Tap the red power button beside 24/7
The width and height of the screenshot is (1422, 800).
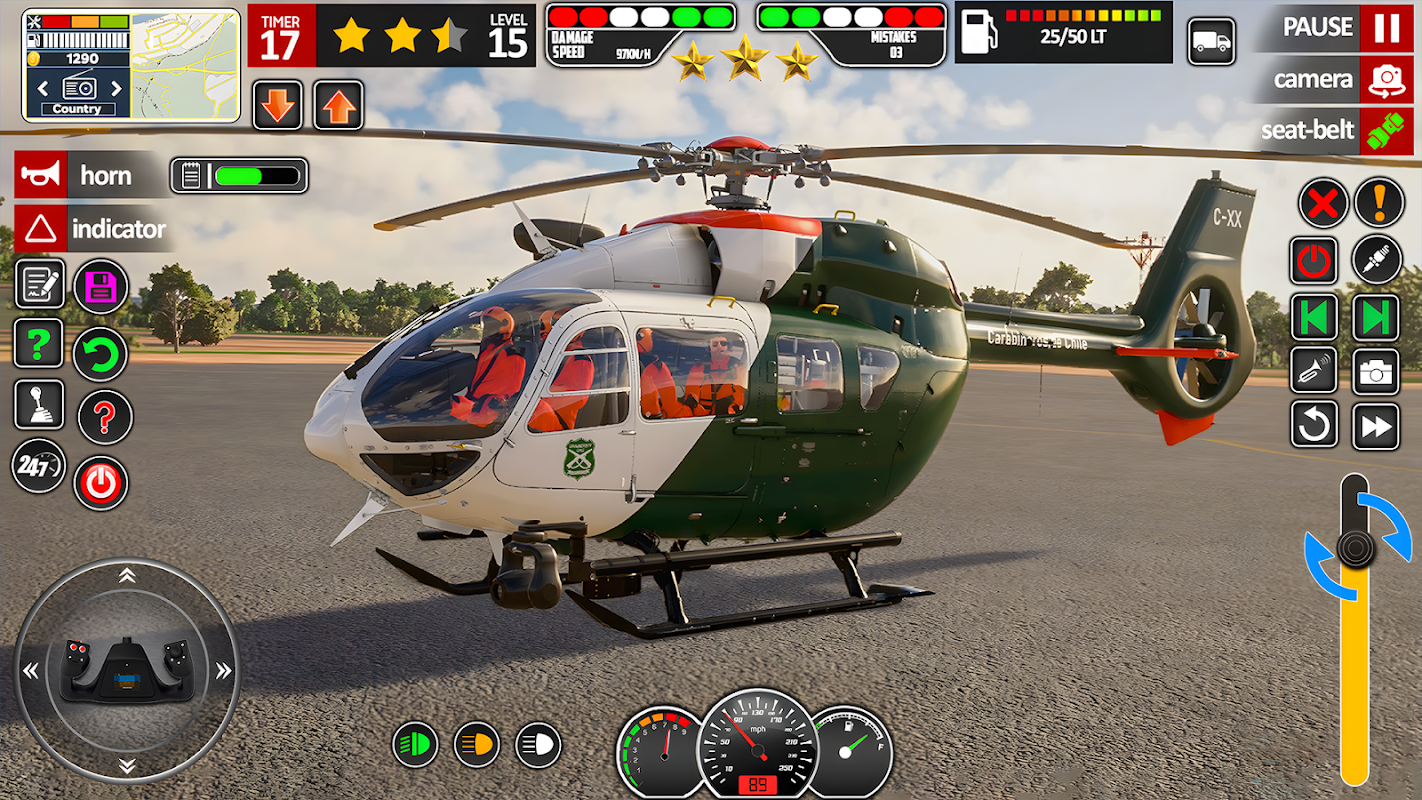pyautogui.click(x=100, y=482)
